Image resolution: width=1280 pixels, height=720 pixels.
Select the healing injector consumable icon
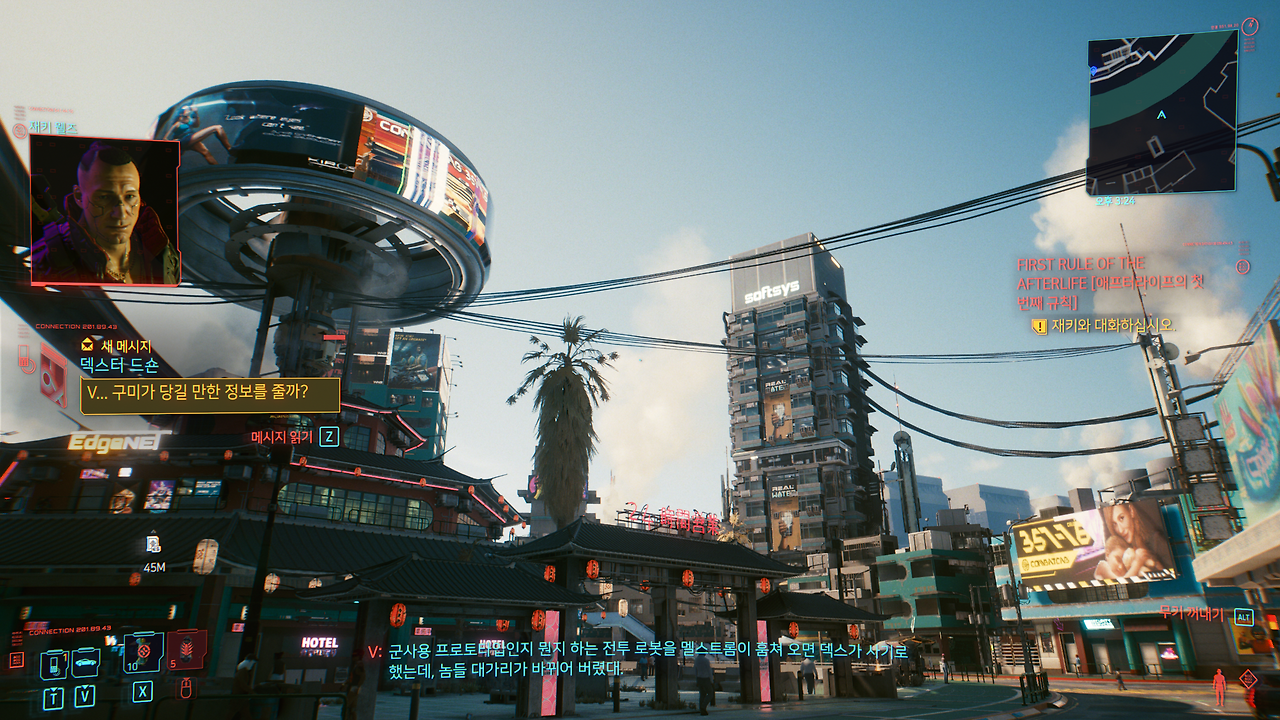pos(143,654)
